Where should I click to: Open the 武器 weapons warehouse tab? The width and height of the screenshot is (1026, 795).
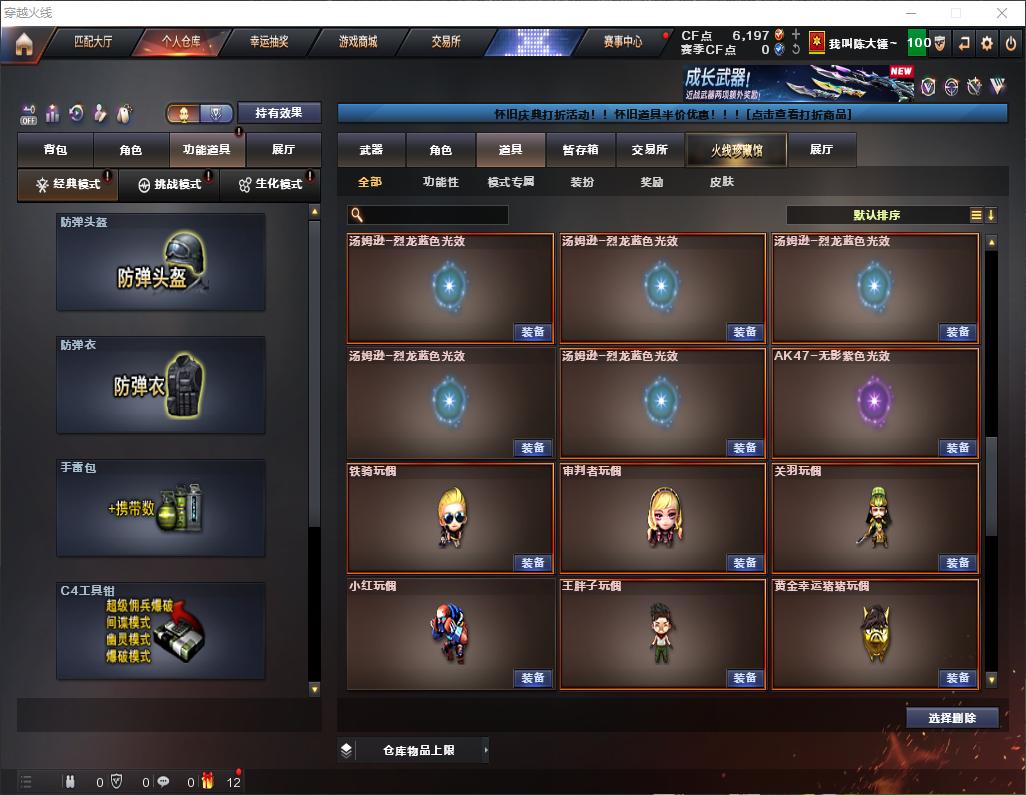(x=371, y=150)
